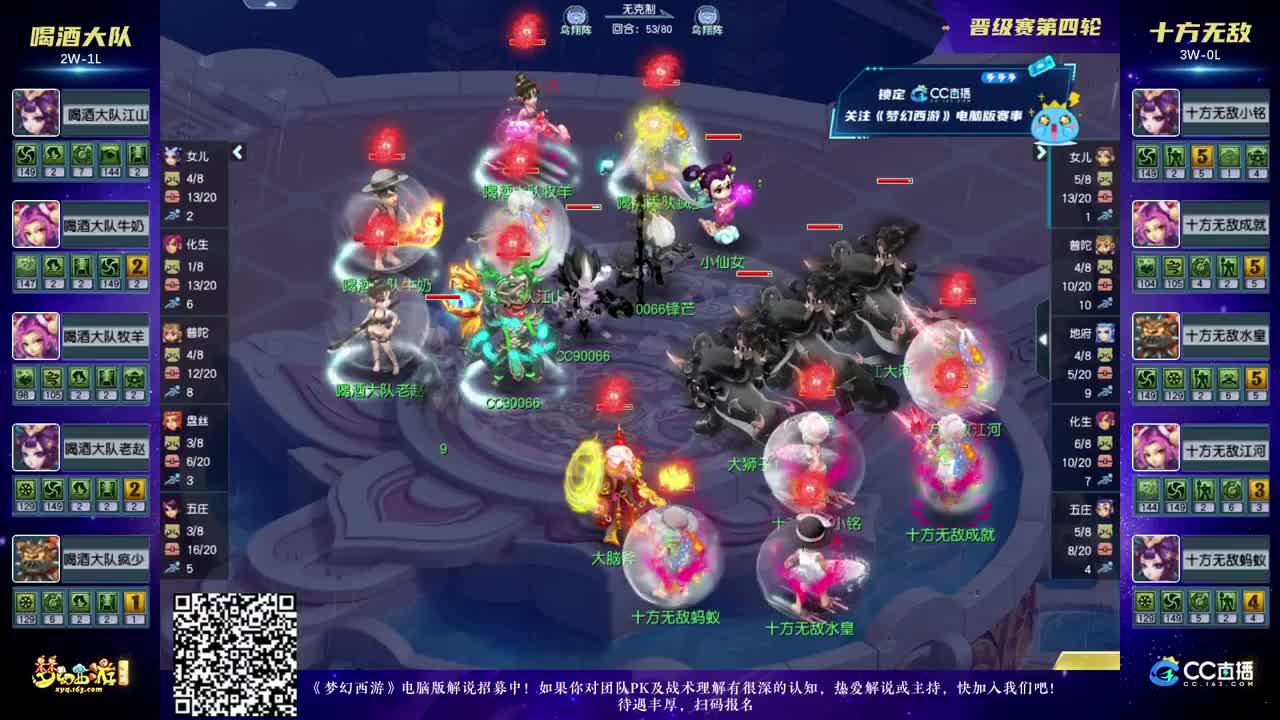Collapse the left stats panel with its arrow

(x=237, y=152)
